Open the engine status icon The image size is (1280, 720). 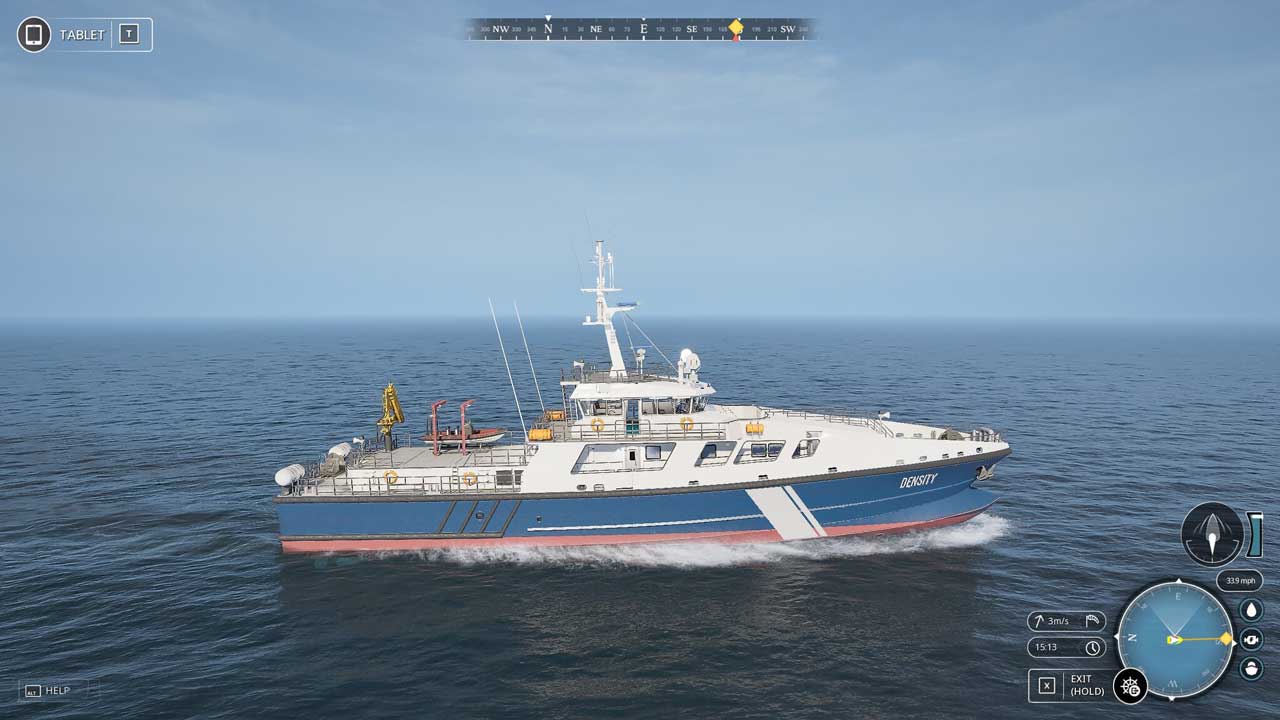click(x=1251, y=639)
